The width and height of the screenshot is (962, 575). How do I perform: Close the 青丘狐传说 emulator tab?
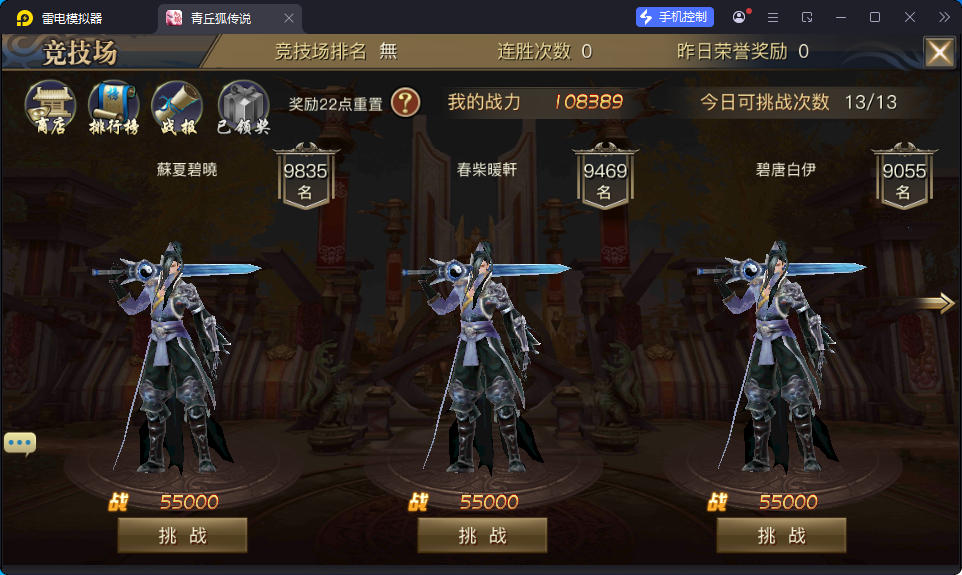289,18
